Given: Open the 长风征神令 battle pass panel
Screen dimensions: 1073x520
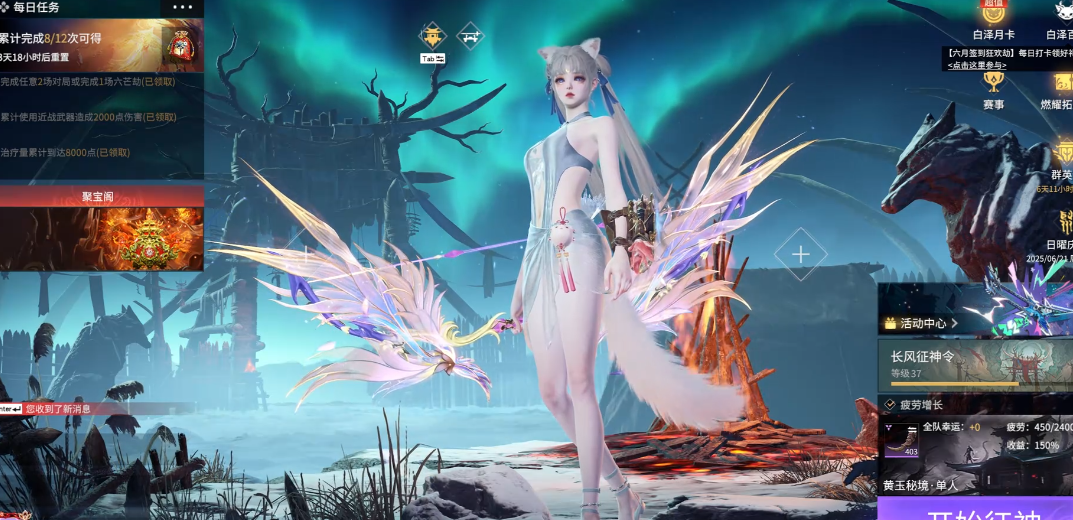Looking at the screenshot, I should [975, 365].
